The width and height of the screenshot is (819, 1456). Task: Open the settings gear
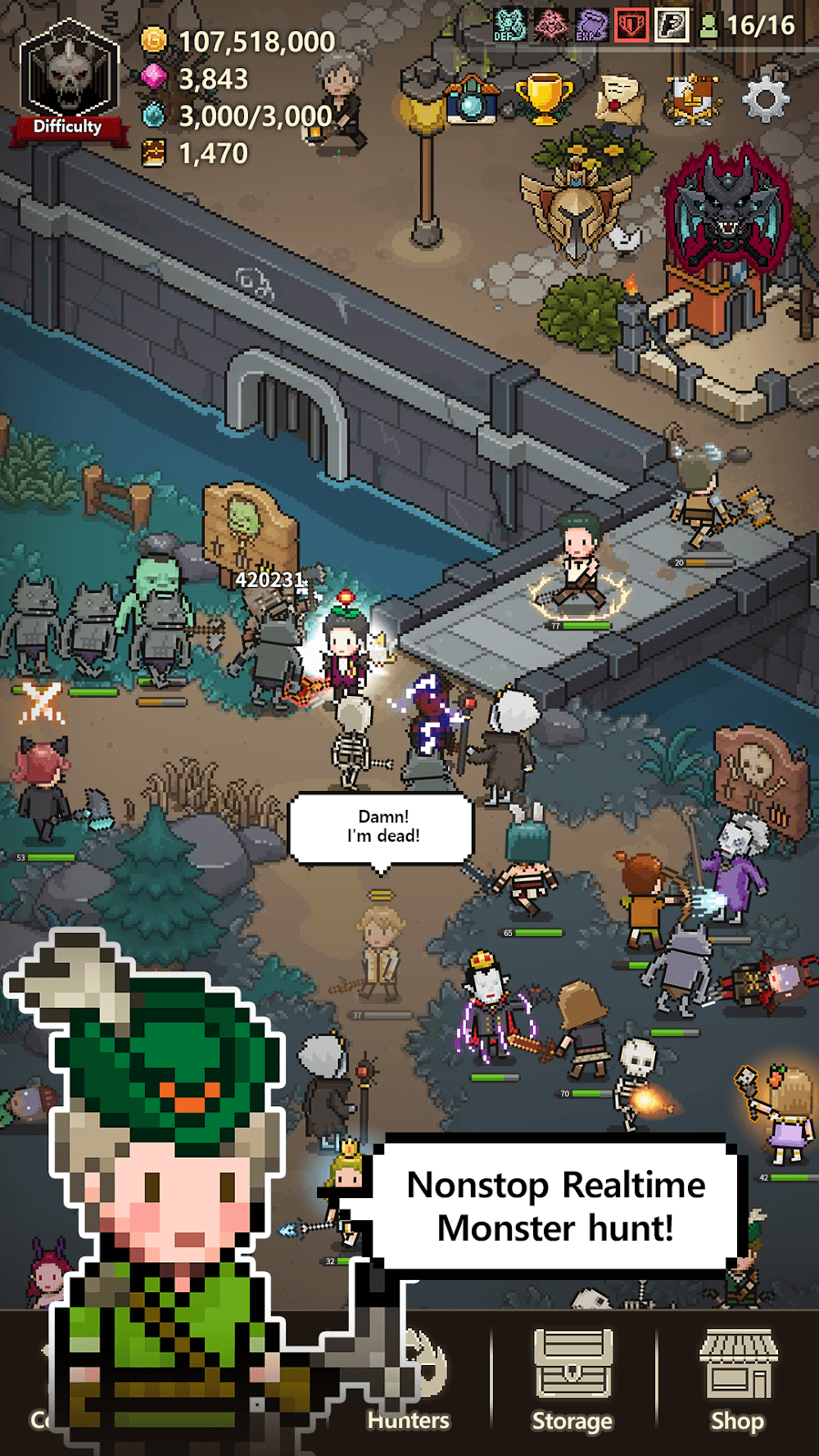pos(765,99)
